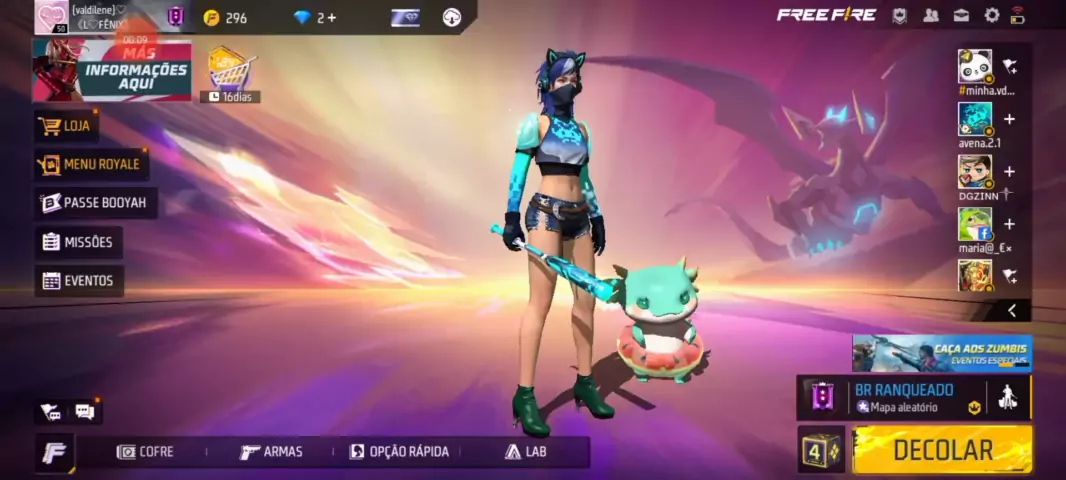Open the Missões menu
Viewport: 1066px width, 480px height.
[x=79, y=242]
